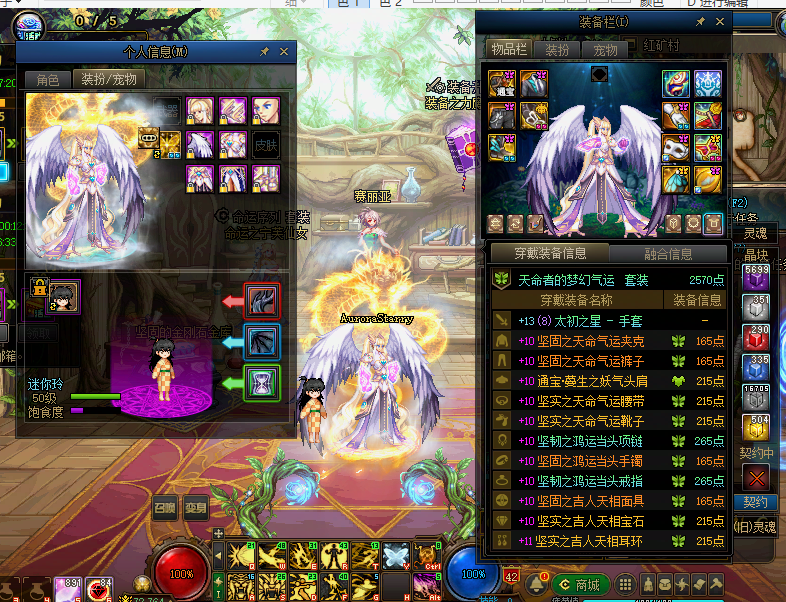The height and width of the screenshot is (602, 786).
Task: Open the 物品栏 inventory tab
Action: click(508, 49)
